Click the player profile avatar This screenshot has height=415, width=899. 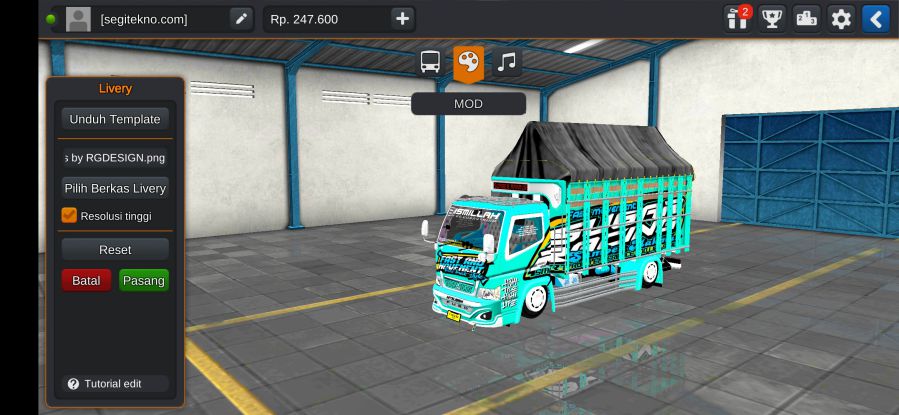click(x=78, y=19)
